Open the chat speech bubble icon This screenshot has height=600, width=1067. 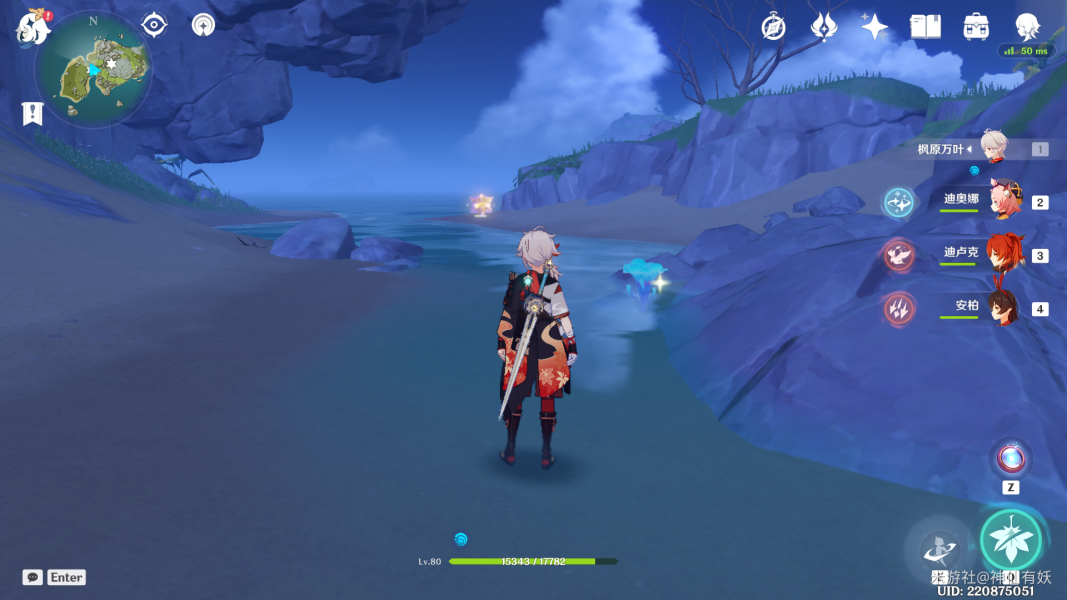[33, 577]
